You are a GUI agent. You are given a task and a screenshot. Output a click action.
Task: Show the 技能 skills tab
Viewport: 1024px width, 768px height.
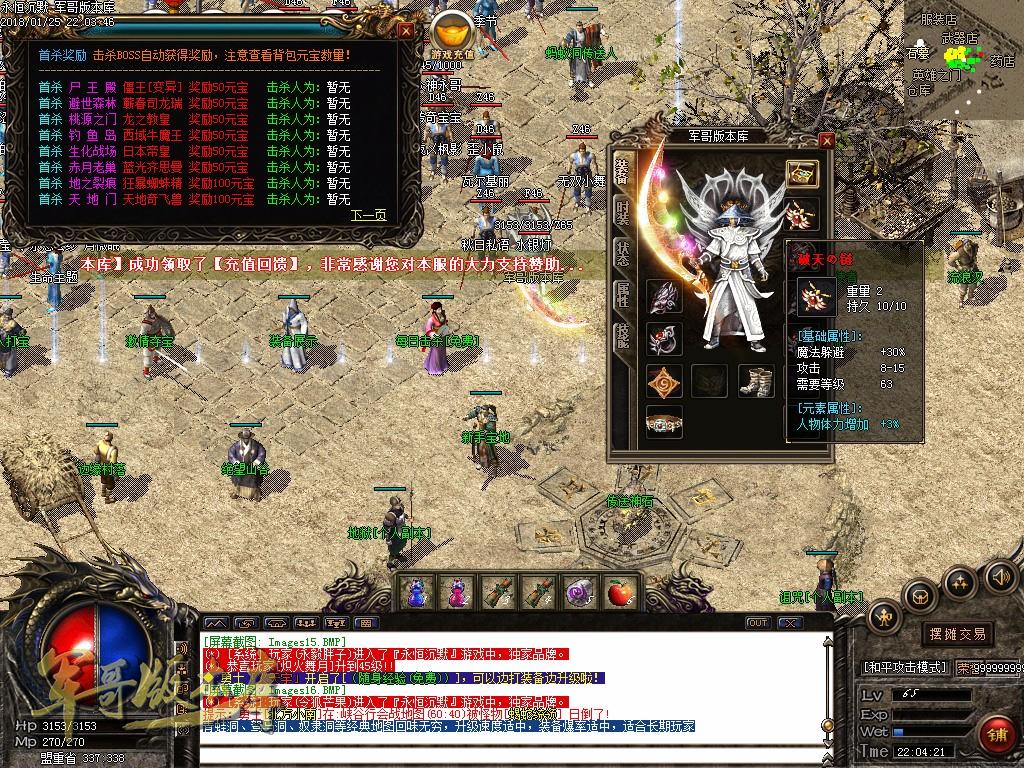[x=622, y=336]
